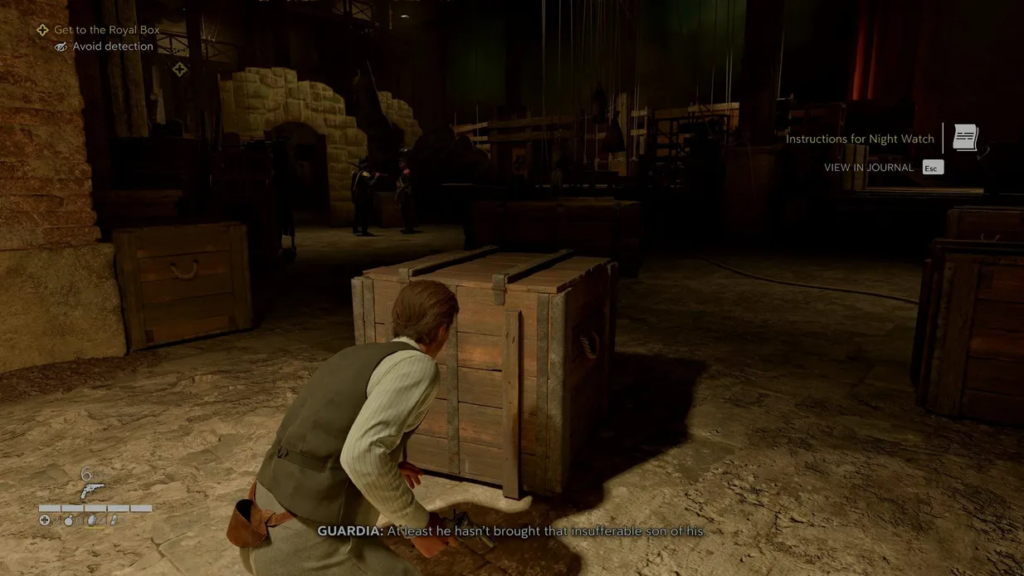Viewport: 1024px width, 576px height.
Task: Open the Instructions for Night Watch document icon
Action: pos(965,139)
